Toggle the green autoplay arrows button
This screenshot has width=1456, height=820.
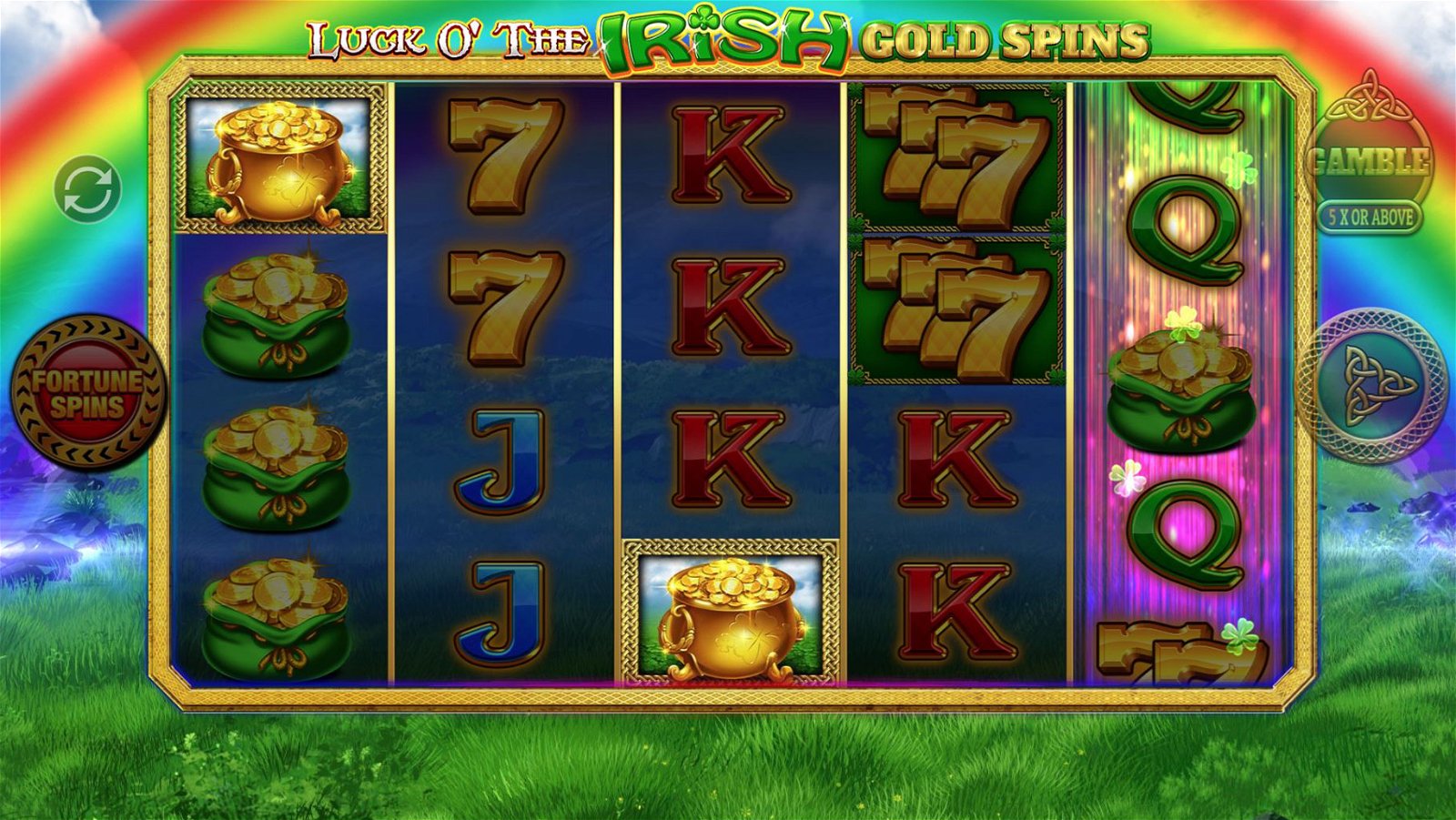(x=87, y=191)
